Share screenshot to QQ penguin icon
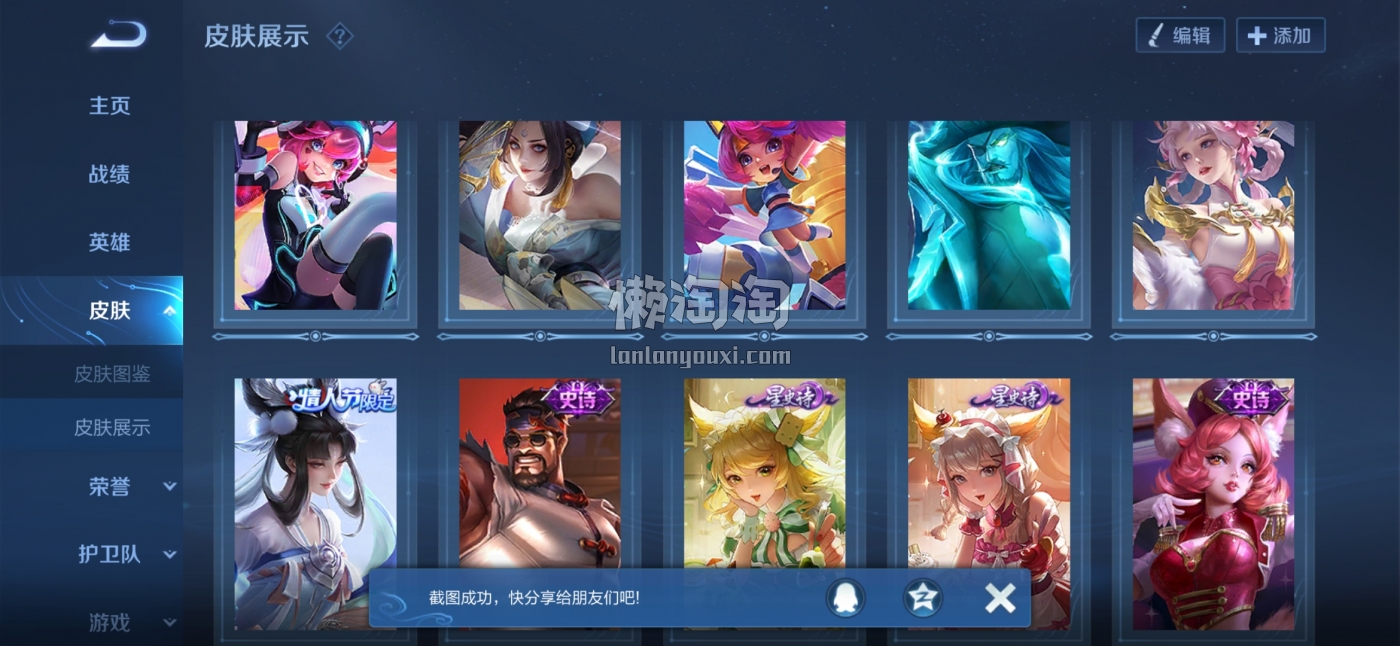1400x646 pixels. [845, 598]
